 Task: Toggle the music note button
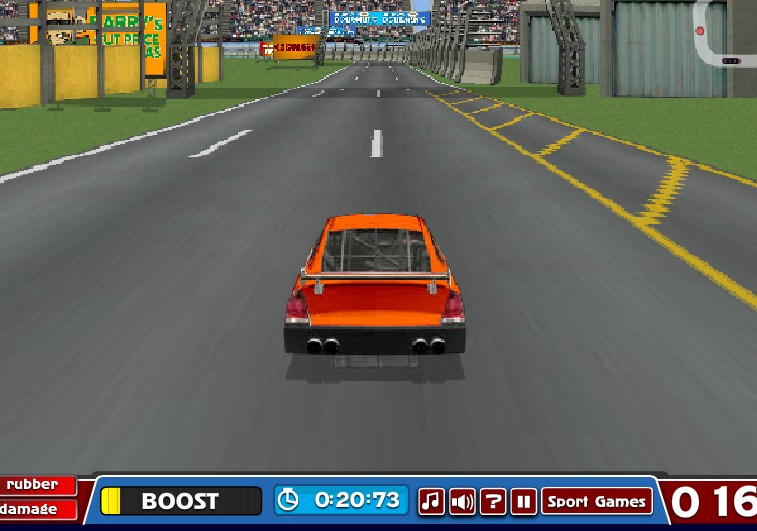coord(431,501)
